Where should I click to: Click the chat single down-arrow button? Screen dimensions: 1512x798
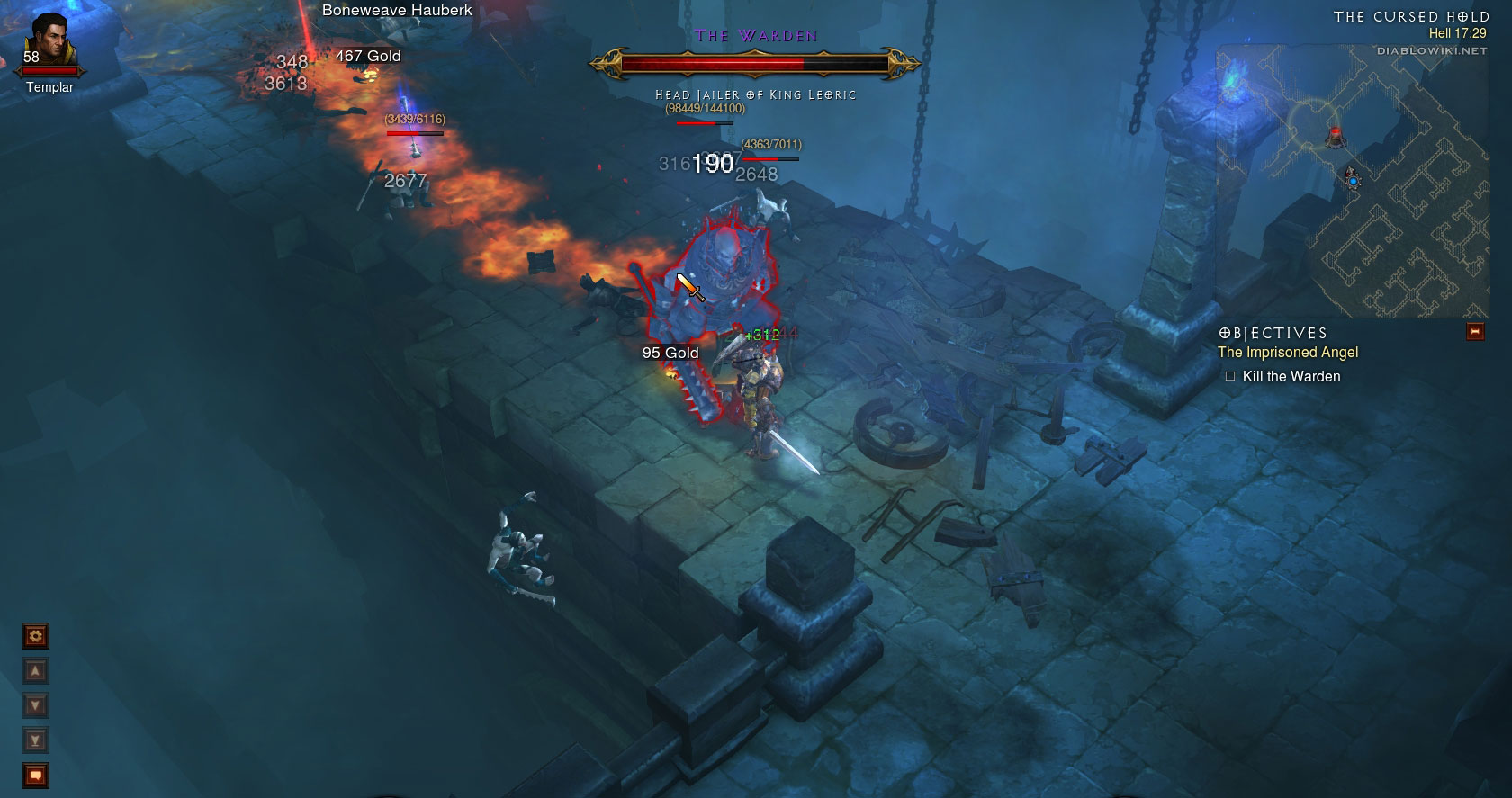[35, 705]
